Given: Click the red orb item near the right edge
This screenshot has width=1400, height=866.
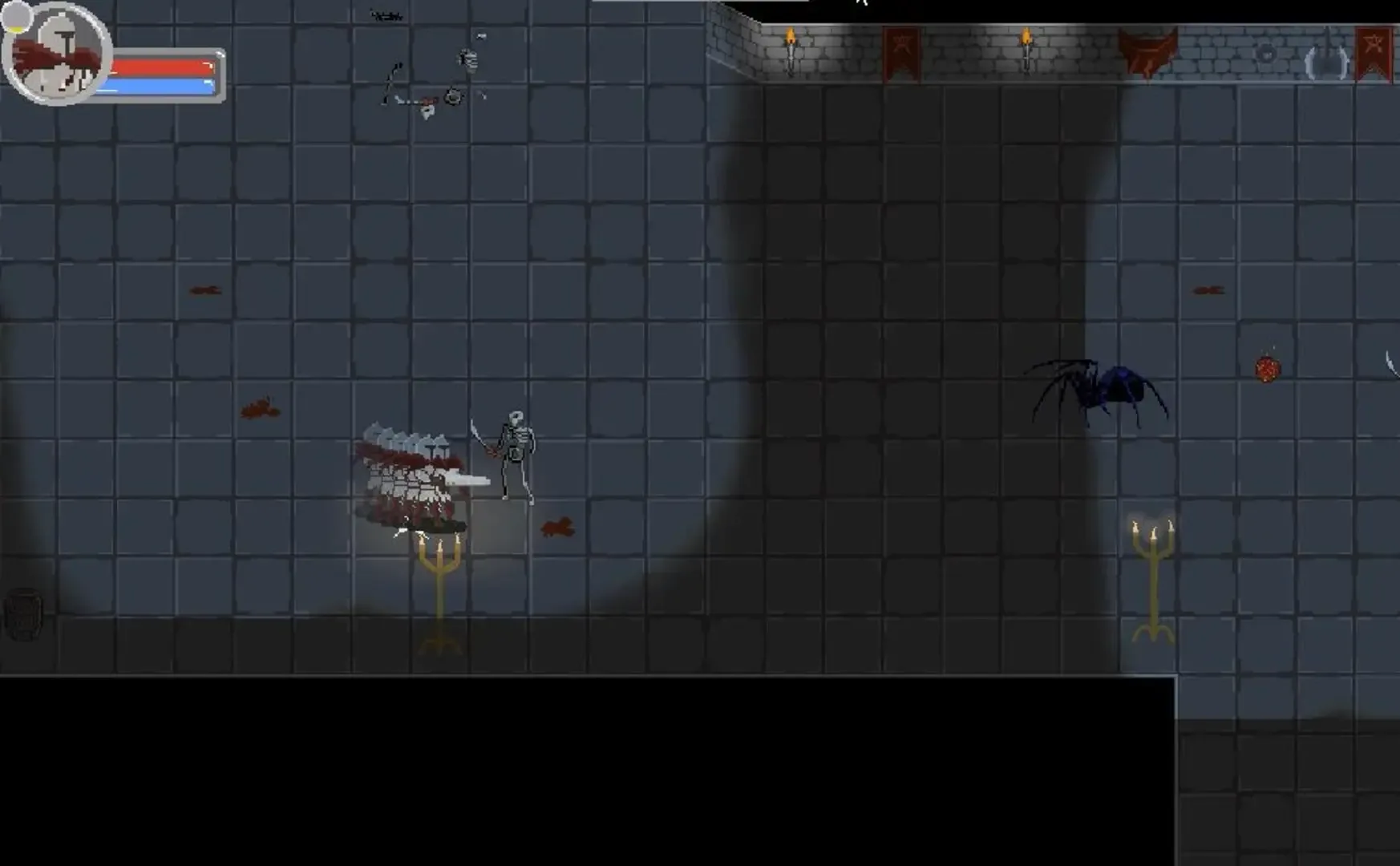Looking at the screenshot, I should click(1268, 369).
